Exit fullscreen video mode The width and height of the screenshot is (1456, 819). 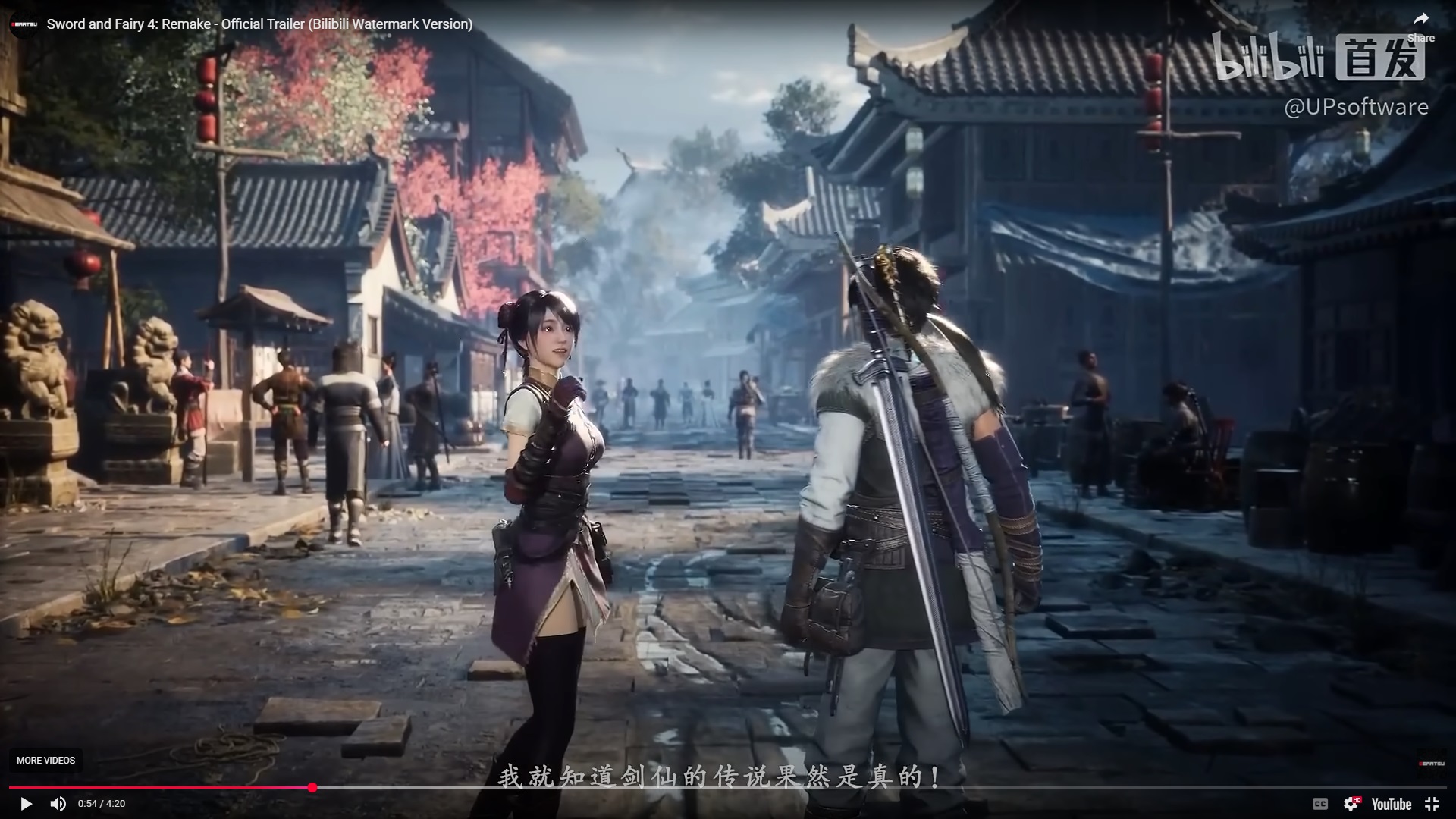coord(1432,804)
